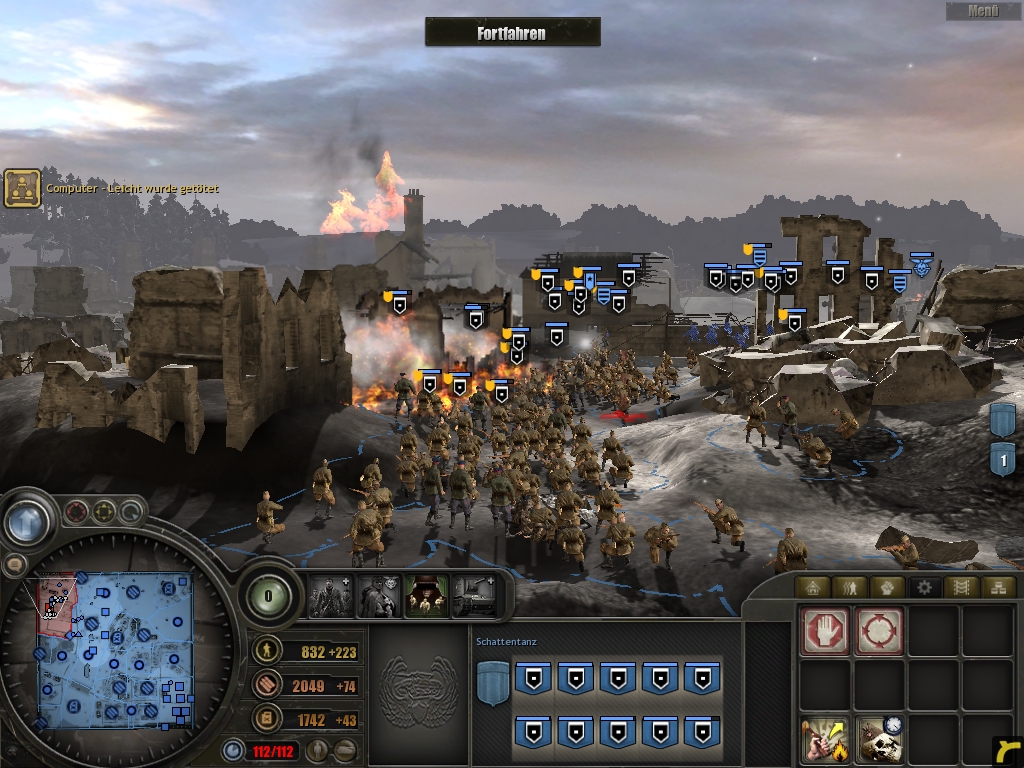Switch to the infantry squad tab
The image size is (1024, 768).
pos(850,587)
